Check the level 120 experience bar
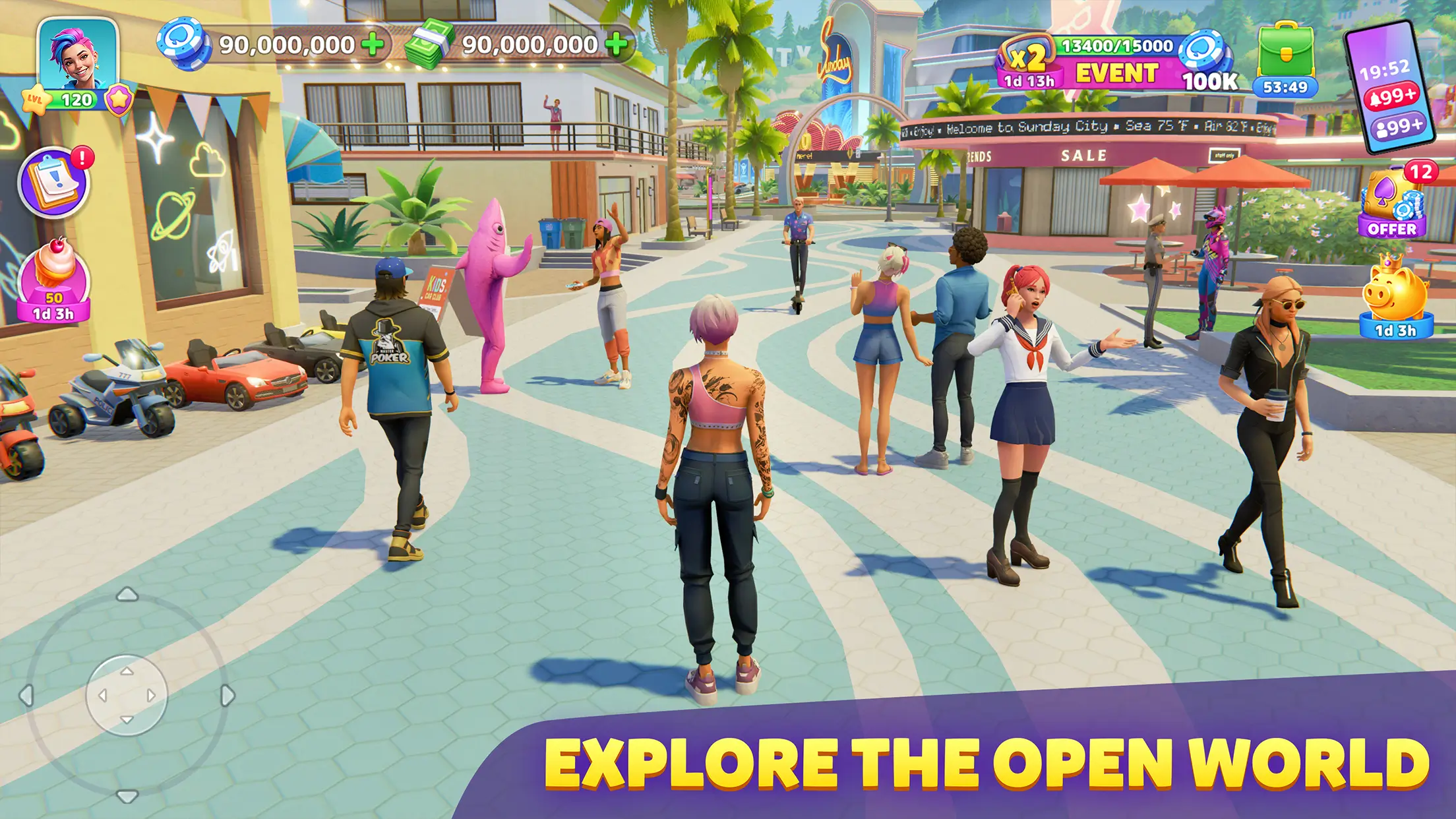The height and width of the screenshot is (819, 1456). coord(76,98)
